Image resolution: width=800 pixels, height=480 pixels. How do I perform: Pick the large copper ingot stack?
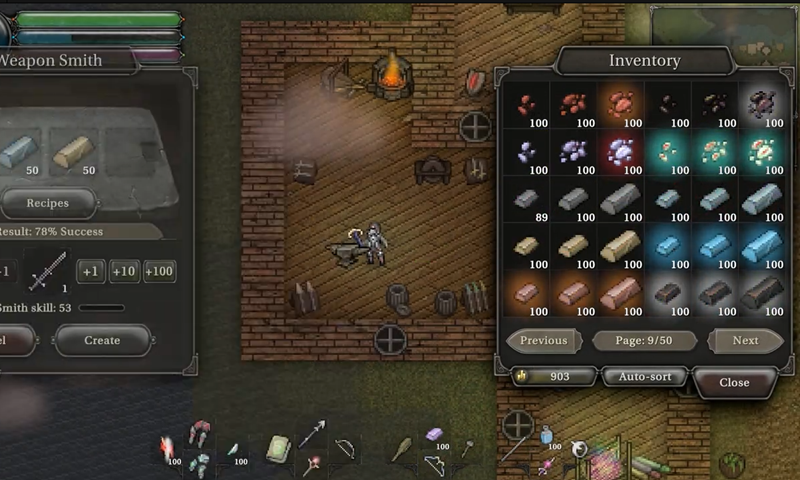(621, 295)
